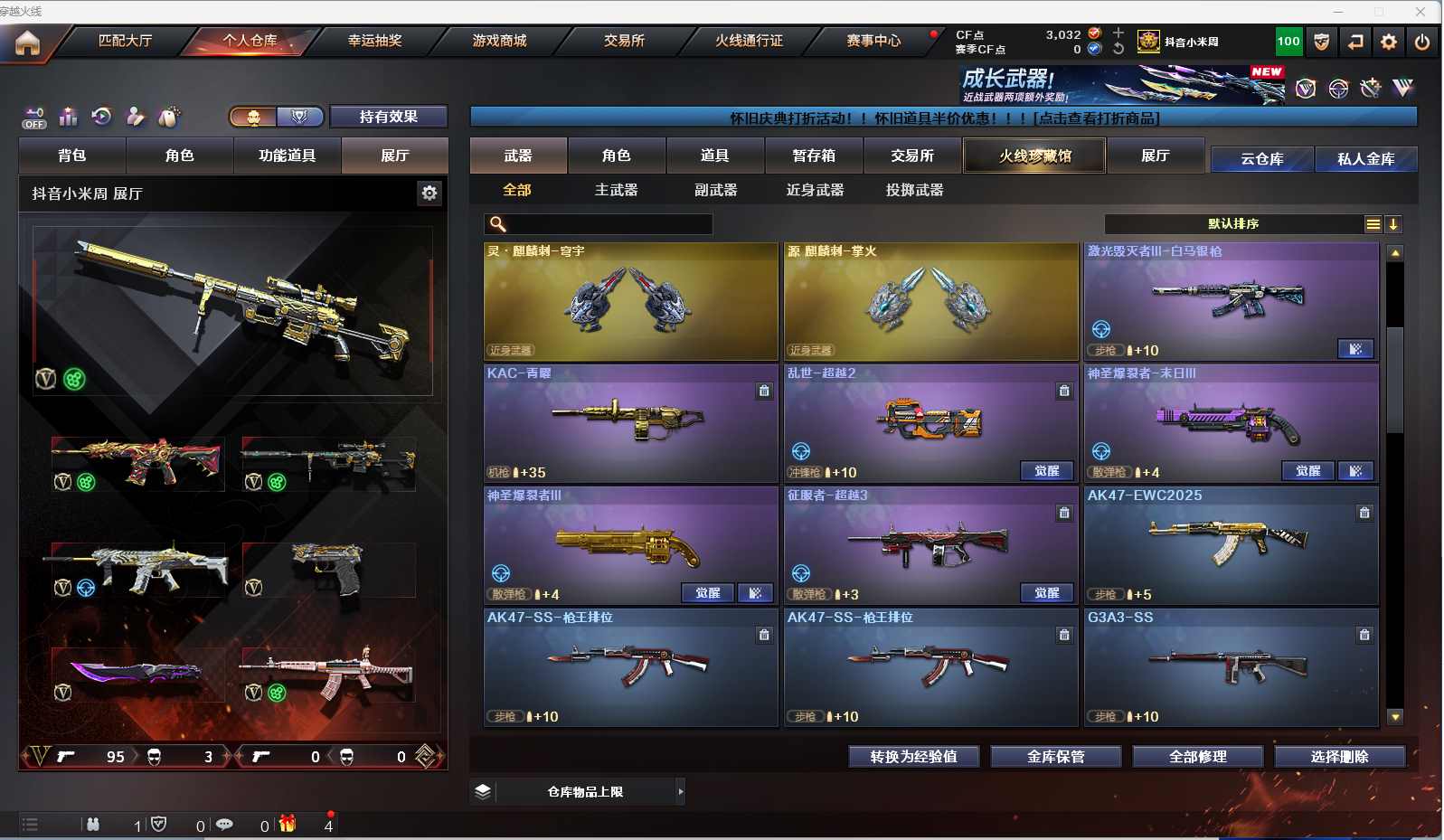Open the gear settings icon at top right

pos(1389,42)
